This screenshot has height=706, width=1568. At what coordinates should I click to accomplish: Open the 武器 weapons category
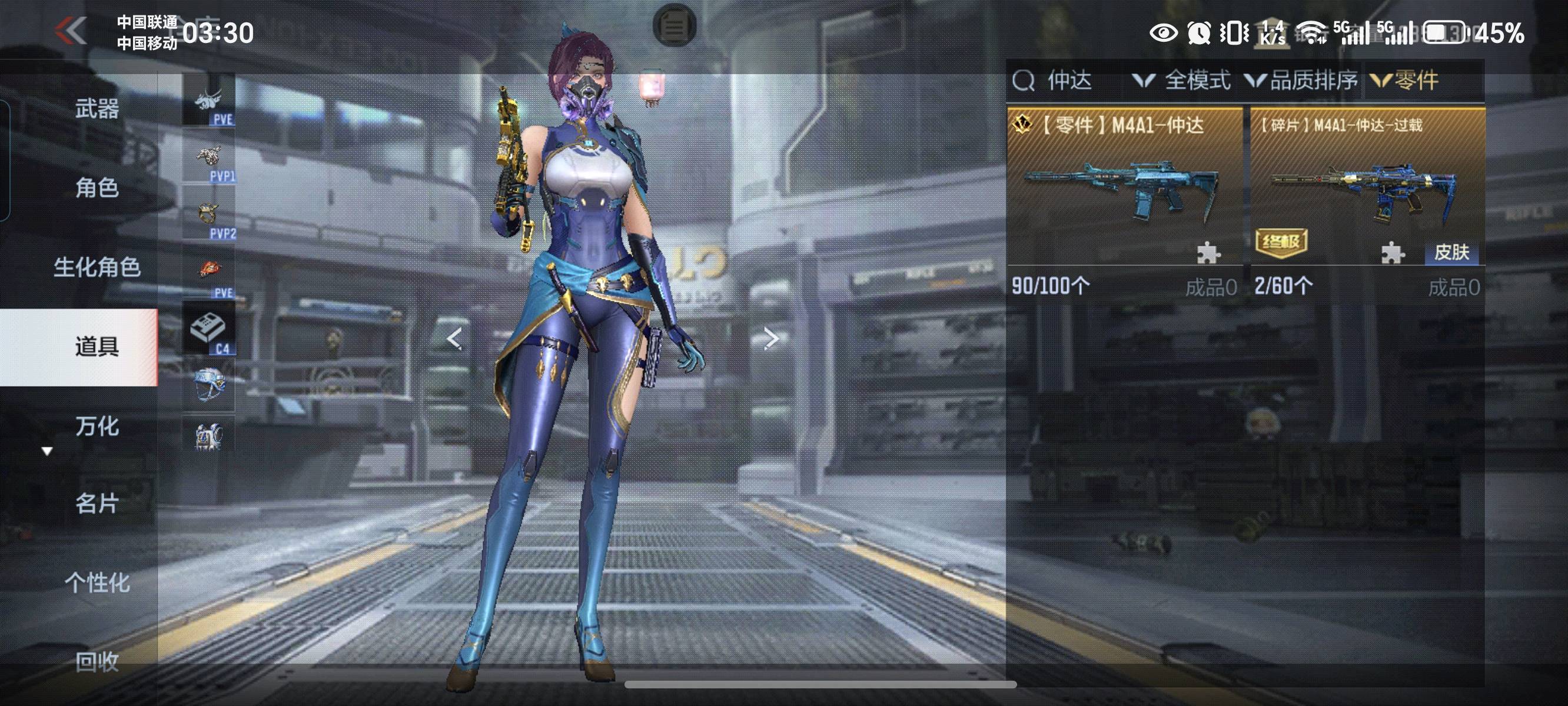coord(97,108)
